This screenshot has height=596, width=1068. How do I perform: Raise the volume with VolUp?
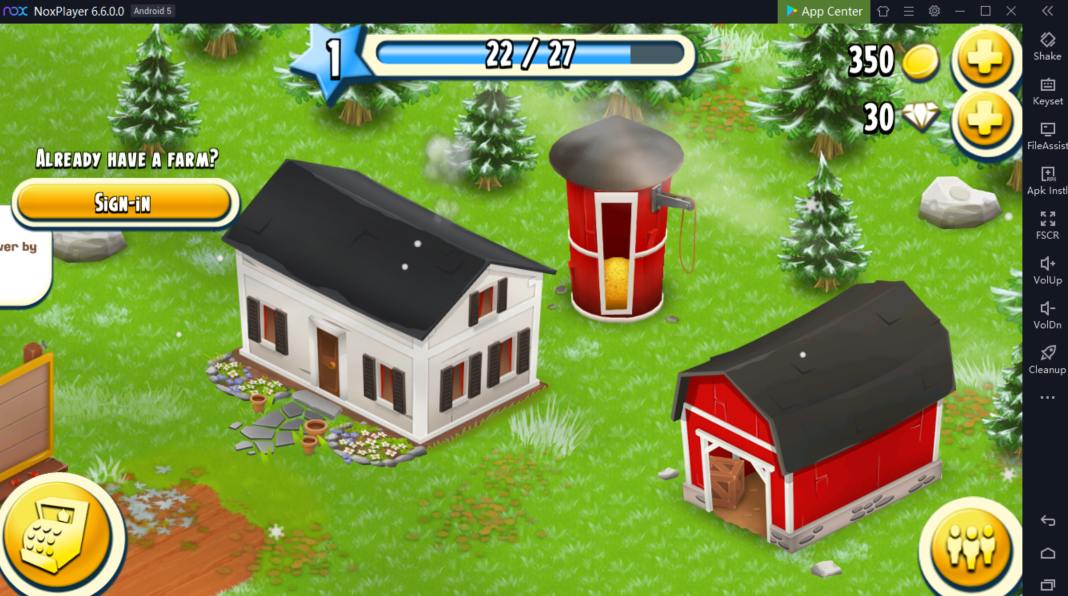[x=1047, y=270]
